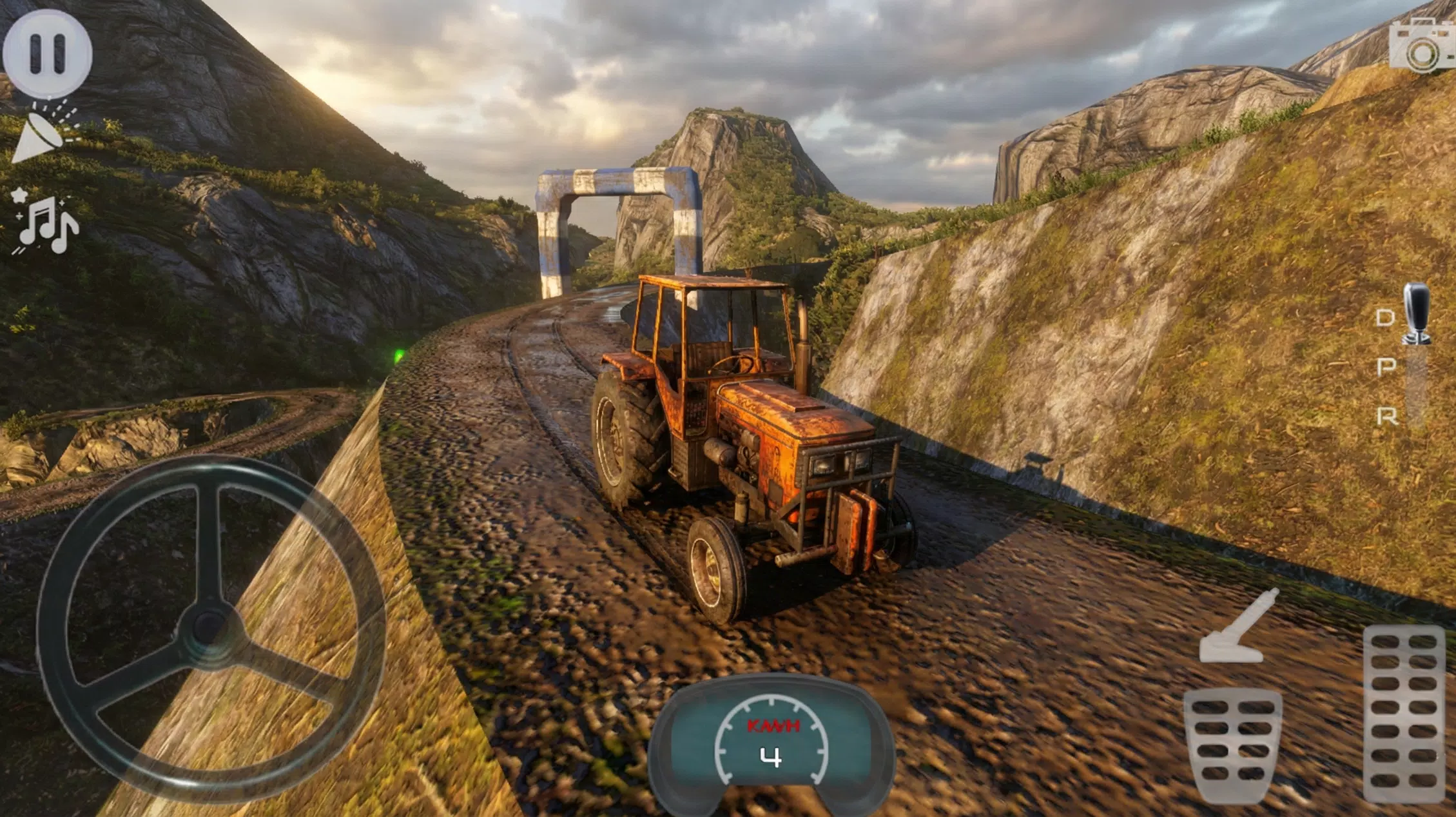The width and height of the screenshot is (1456, 817).
Task: Click the gear shifter knob
Action: pos(1415,314)
